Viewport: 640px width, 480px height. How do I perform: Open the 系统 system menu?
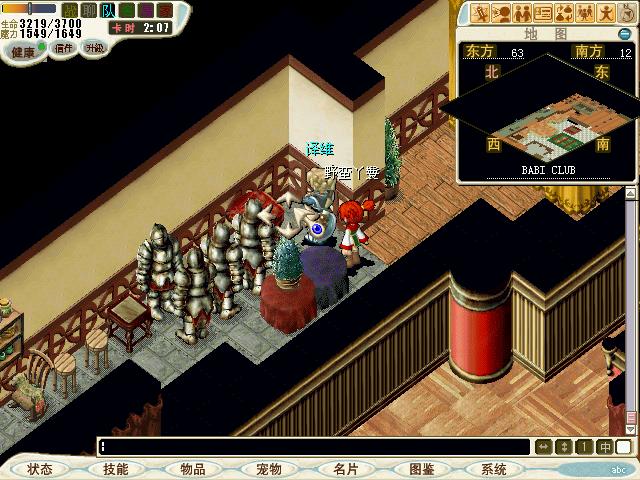[x=494, y=469]
